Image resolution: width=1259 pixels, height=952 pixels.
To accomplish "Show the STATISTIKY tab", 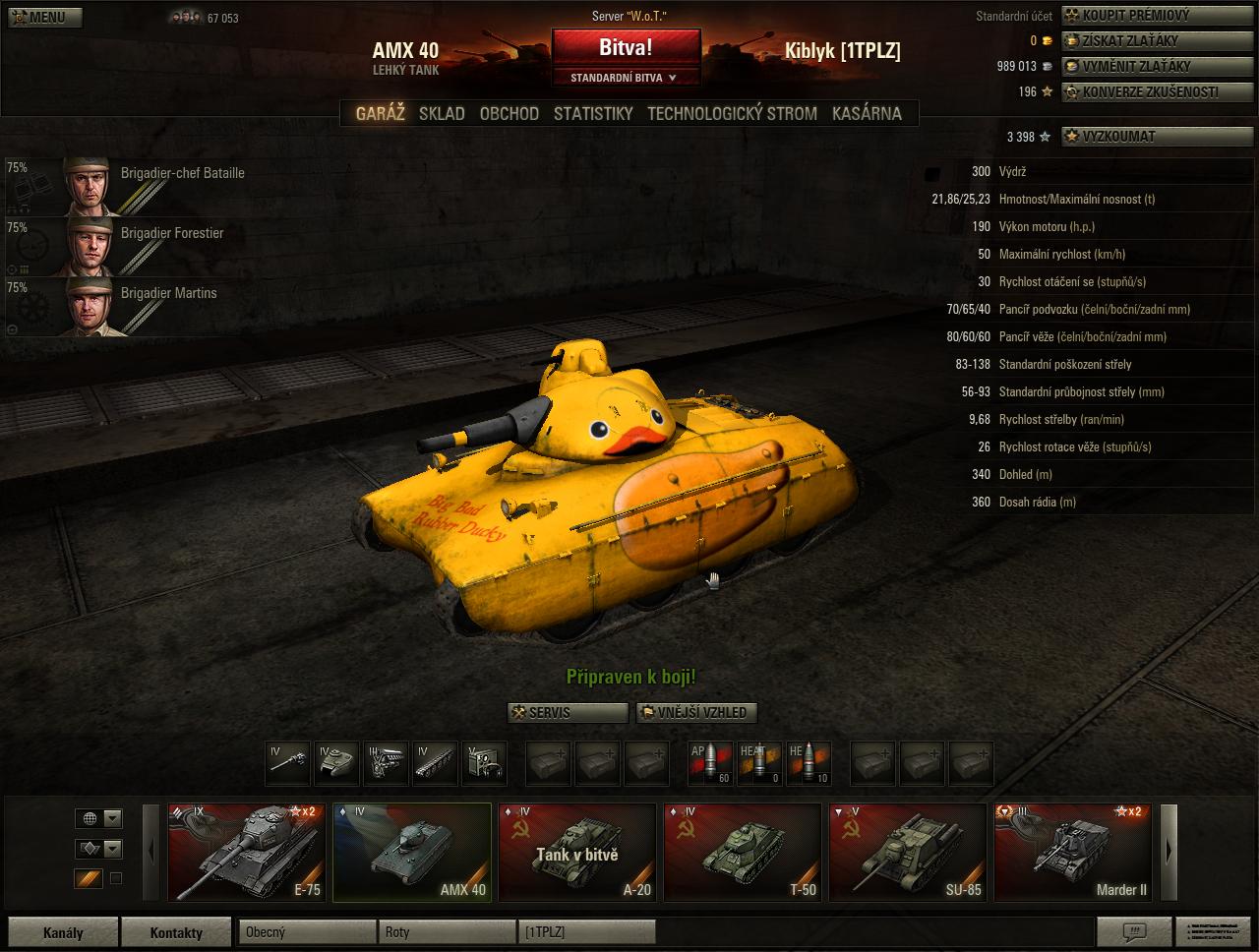I will (x=593, y=113).
